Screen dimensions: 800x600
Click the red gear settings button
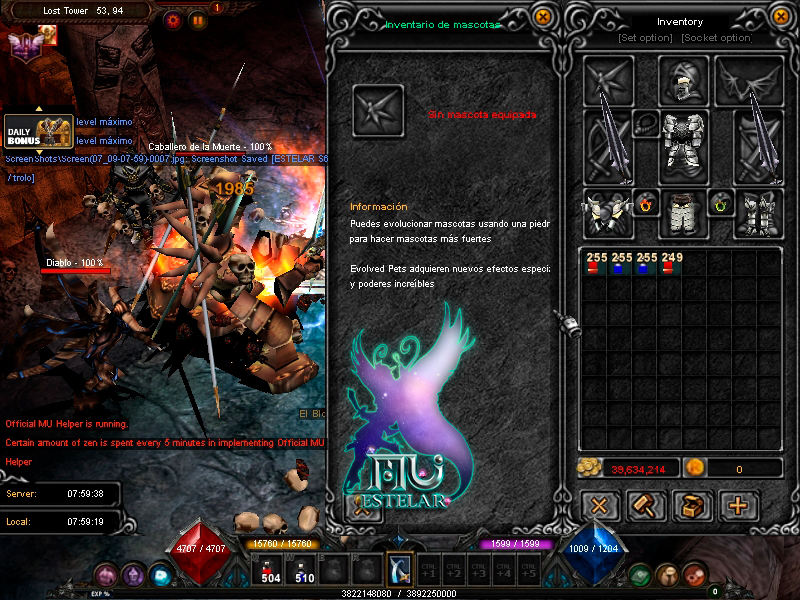click(174, 19)
